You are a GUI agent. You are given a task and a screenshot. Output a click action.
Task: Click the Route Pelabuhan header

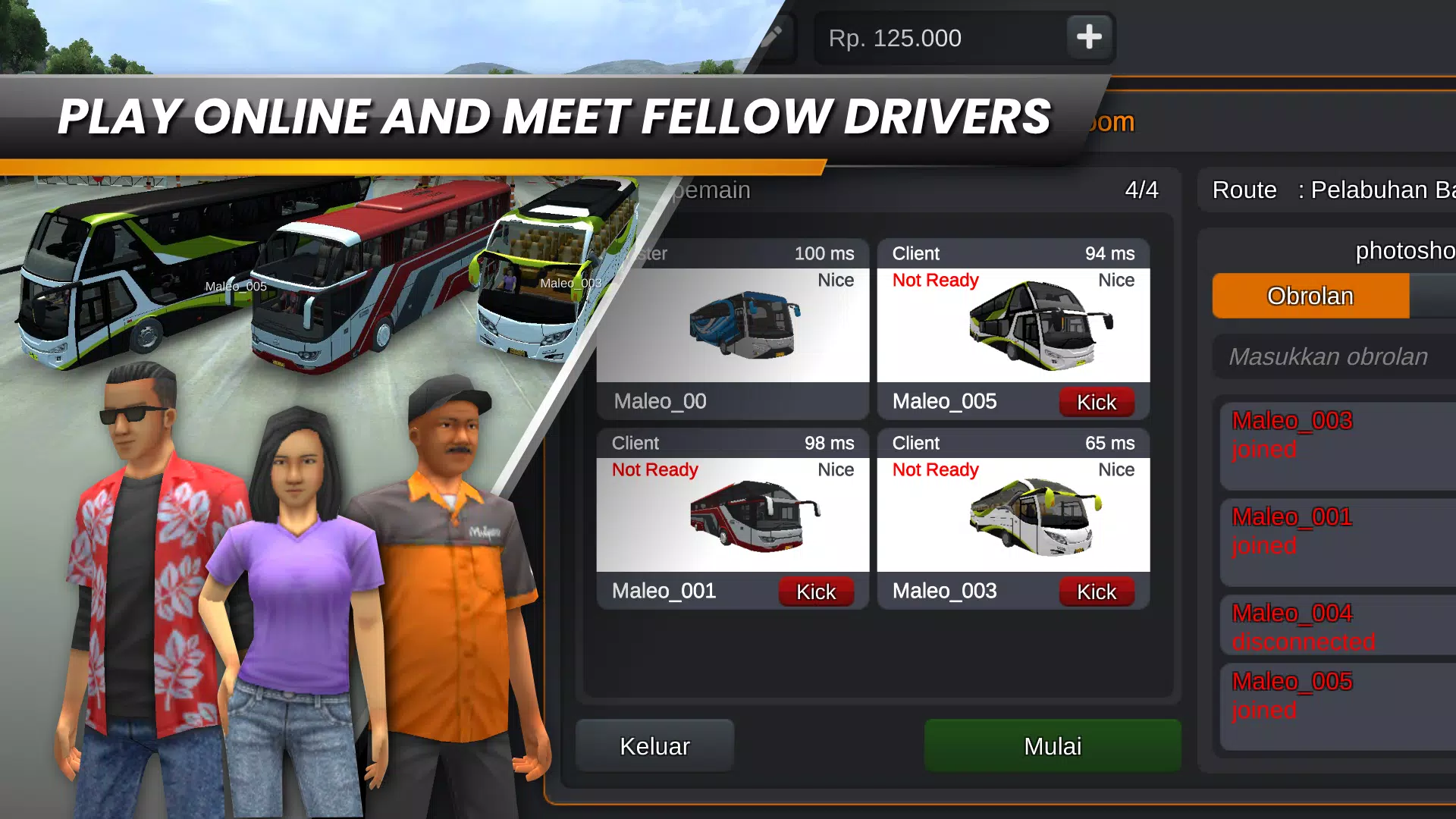coord(1323,190)
